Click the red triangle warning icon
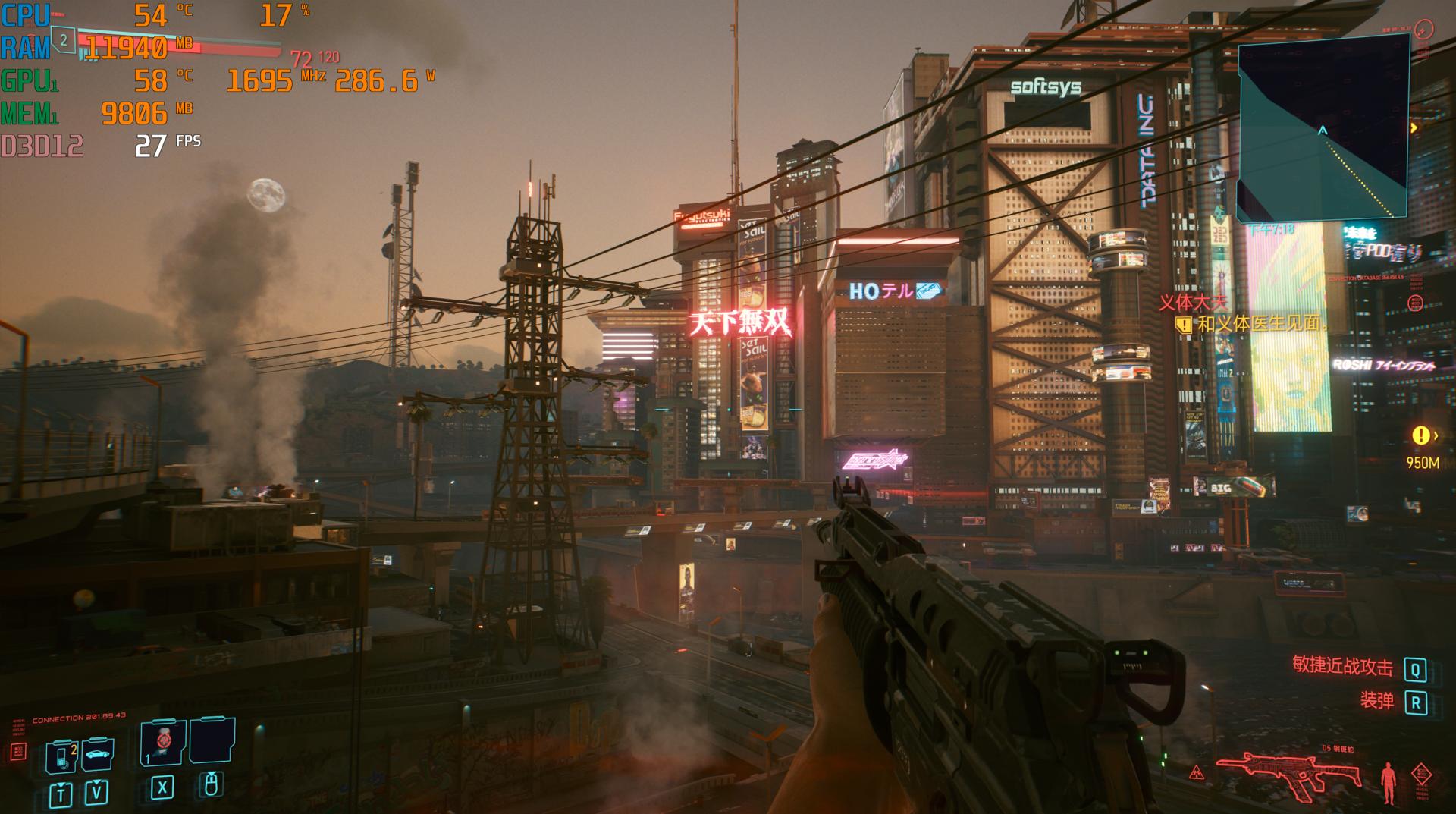Image resolution: width=1456 pixels, height=814 pixels. tap(1197, 773)
